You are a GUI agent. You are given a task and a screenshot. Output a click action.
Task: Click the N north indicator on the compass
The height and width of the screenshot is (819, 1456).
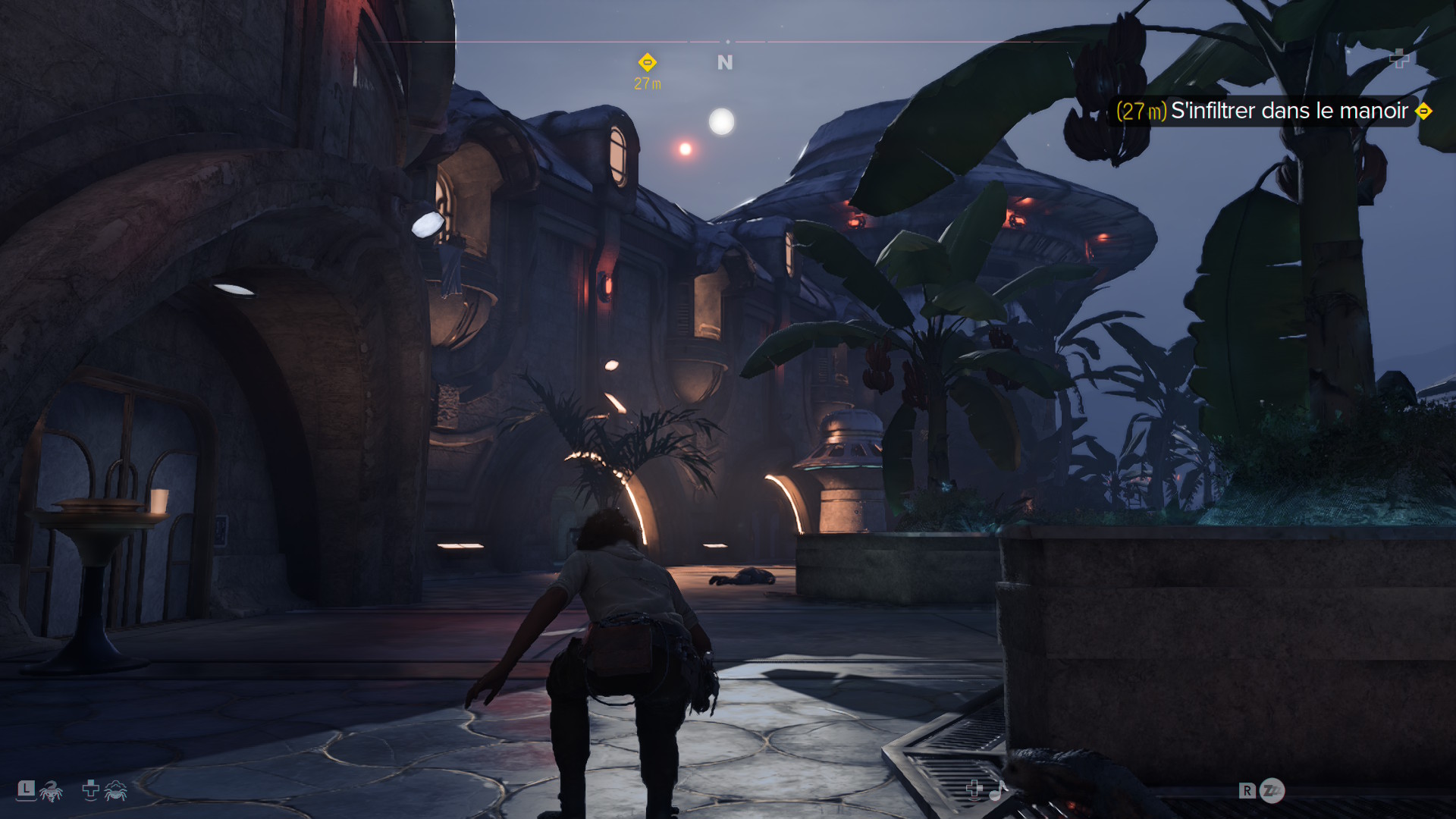(725, 63)
